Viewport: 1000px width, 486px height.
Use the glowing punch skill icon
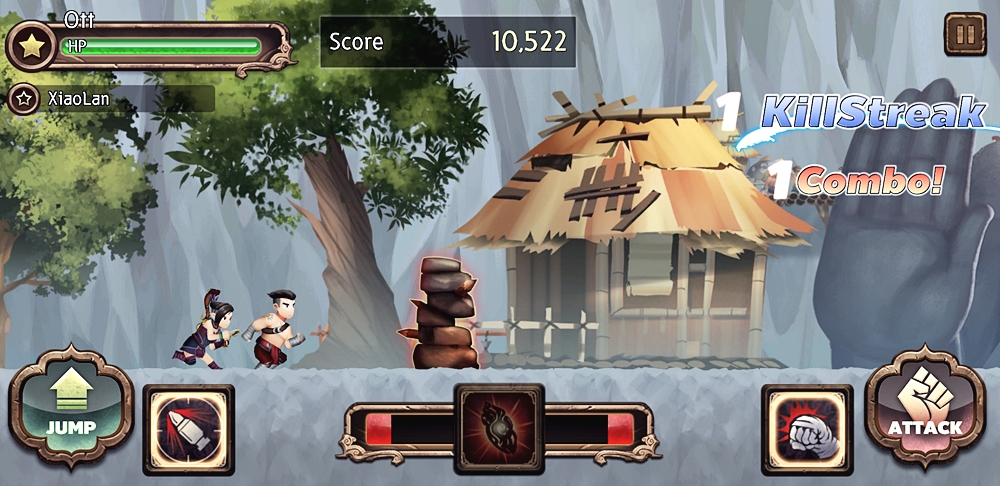pyautogui.click(x=807, y=429)
